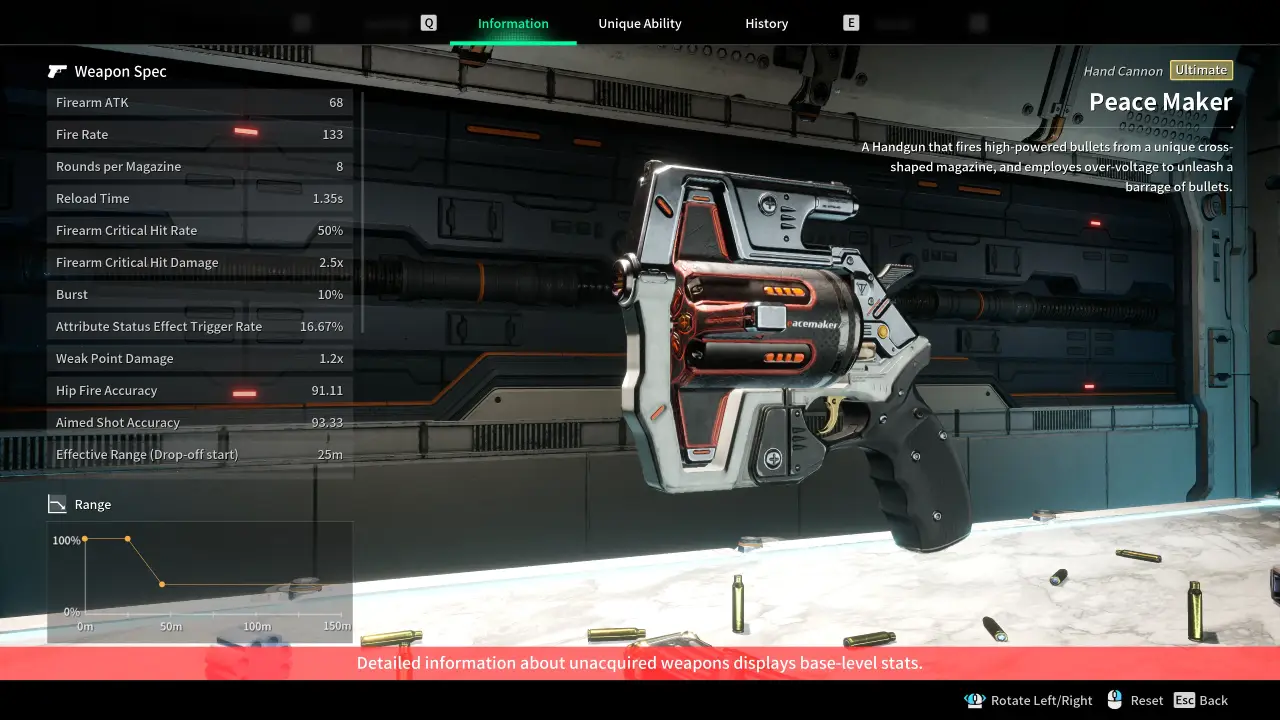The image size is (1280, 720).
Task: Click the red marker beside Fire Rate
Action: (244, 131)
